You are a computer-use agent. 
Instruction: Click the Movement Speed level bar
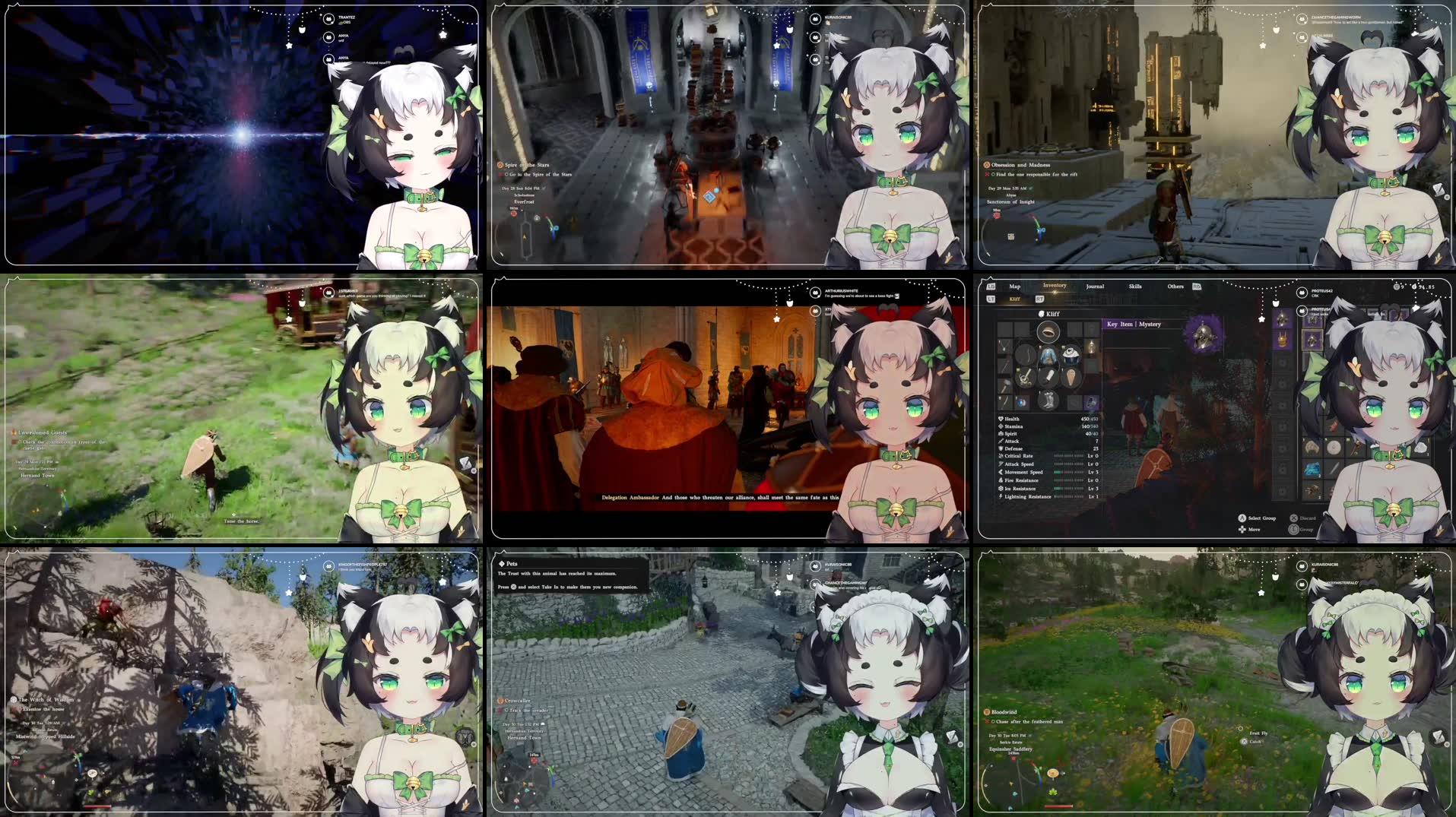coord(1069,472)
